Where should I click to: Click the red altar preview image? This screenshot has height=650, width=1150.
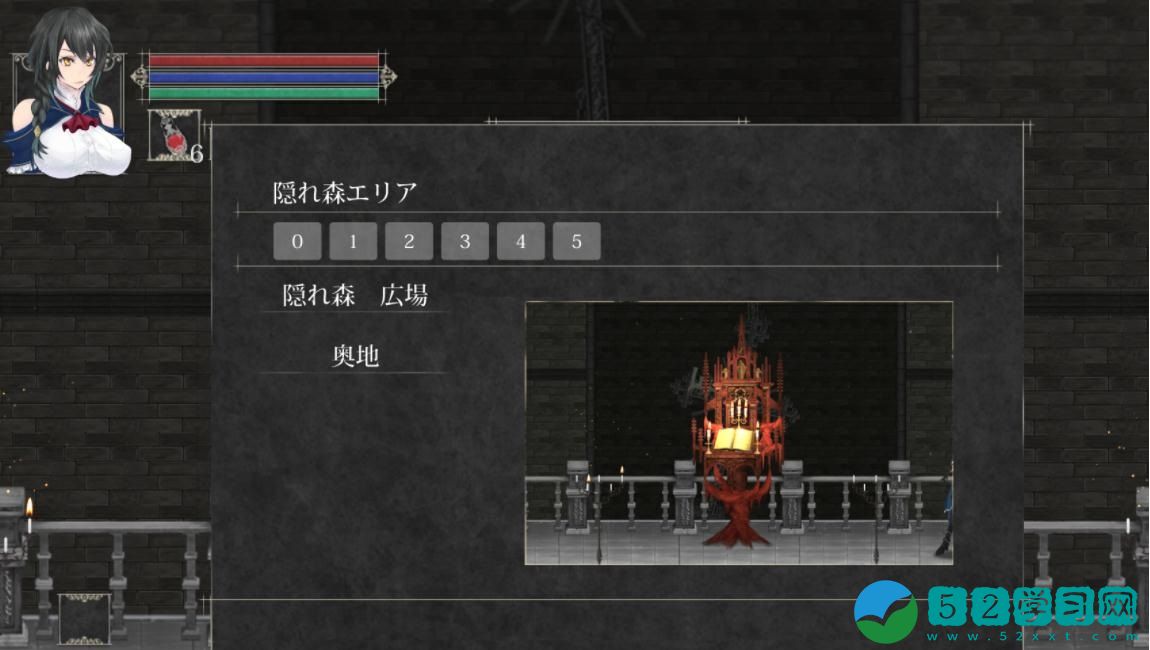tap(738, 432)
